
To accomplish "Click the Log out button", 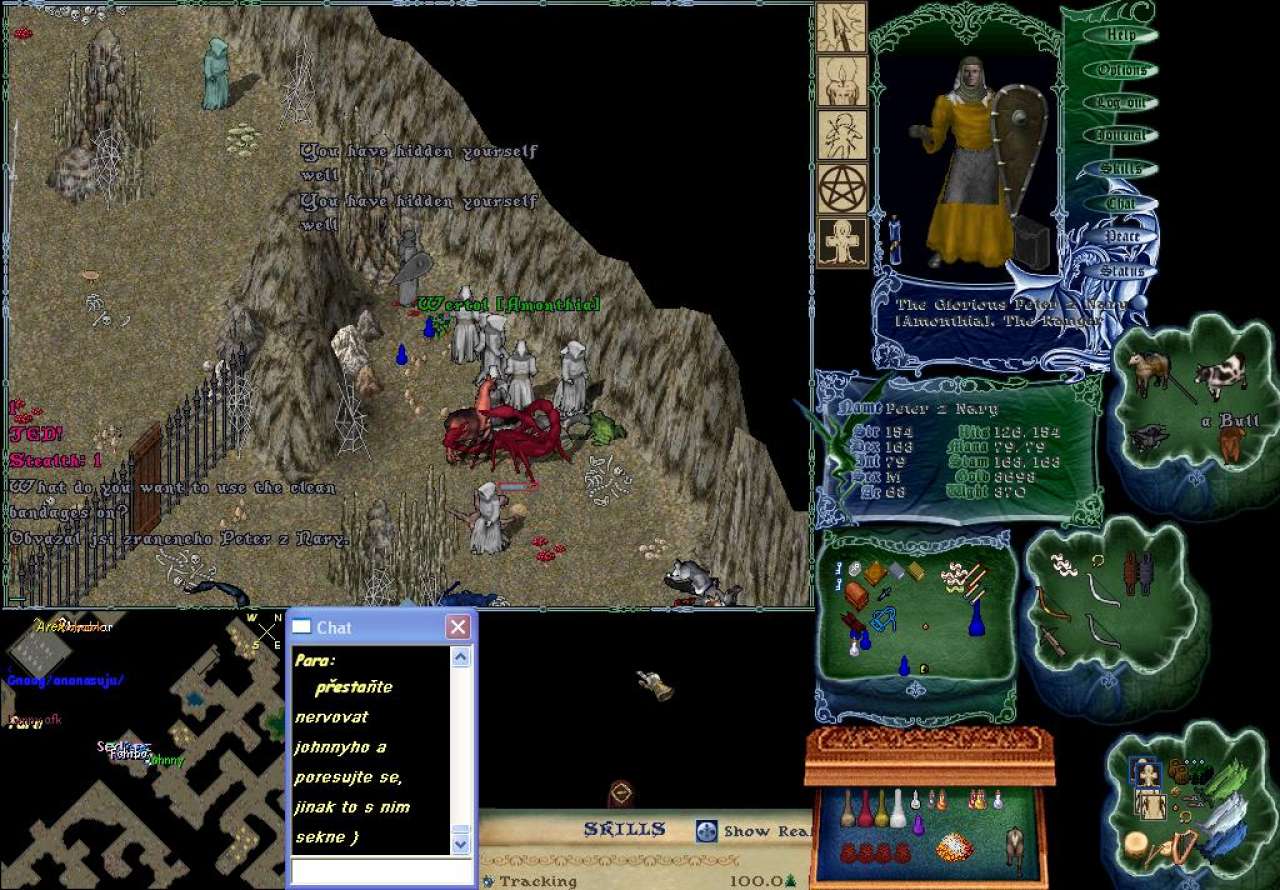I will [1121, 103].
